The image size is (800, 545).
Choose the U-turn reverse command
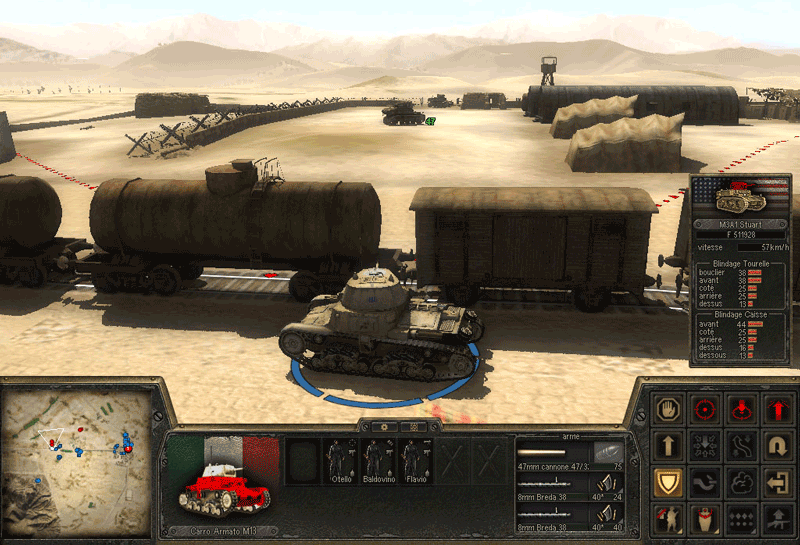(777, 445)
